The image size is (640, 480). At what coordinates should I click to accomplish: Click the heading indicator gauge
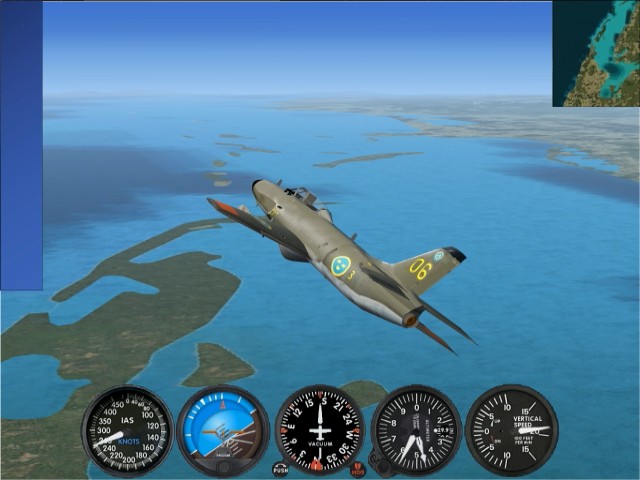pyautogui.click(x=320, y=431)
